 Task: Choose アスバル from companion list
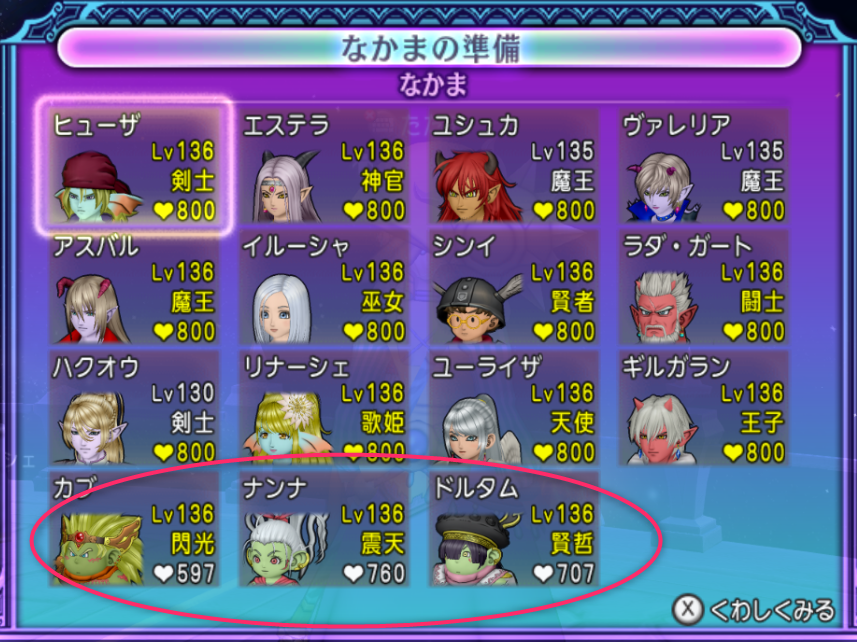point(134,288)
